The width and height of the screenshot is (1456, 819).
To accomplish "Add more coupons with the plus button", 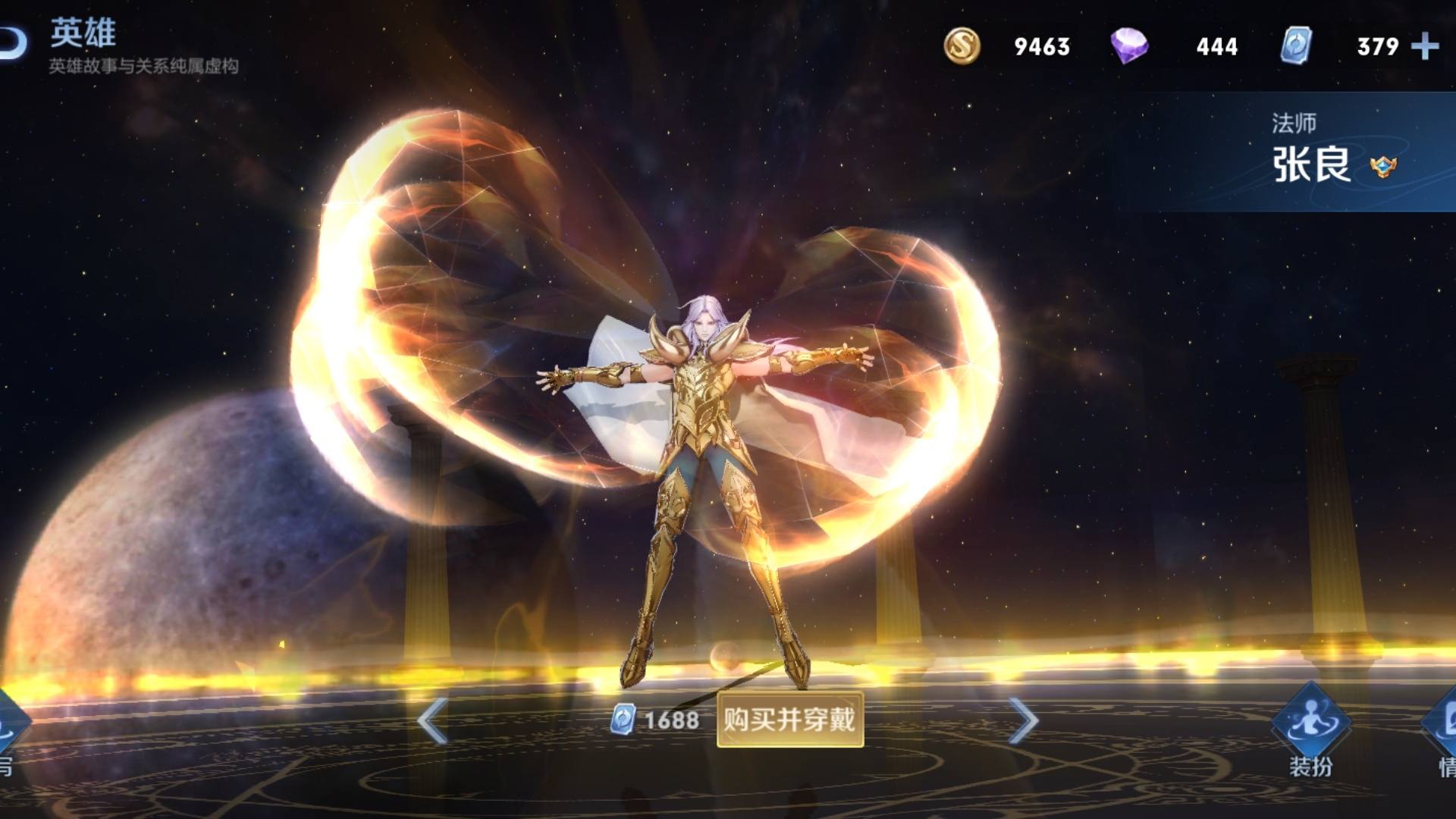I will click(x=1425, y=46).
